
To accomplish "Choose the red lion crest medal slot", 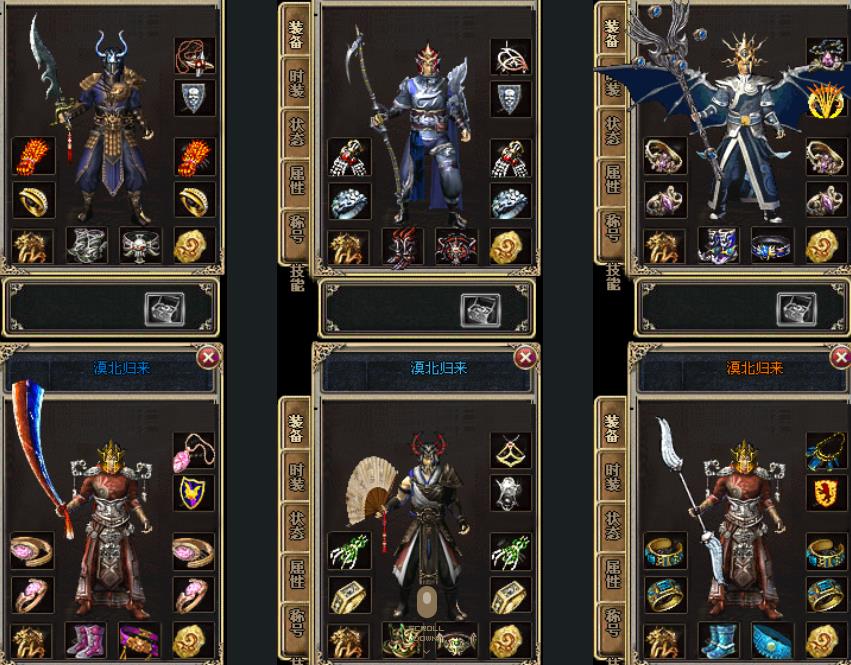I will [826, 492].
